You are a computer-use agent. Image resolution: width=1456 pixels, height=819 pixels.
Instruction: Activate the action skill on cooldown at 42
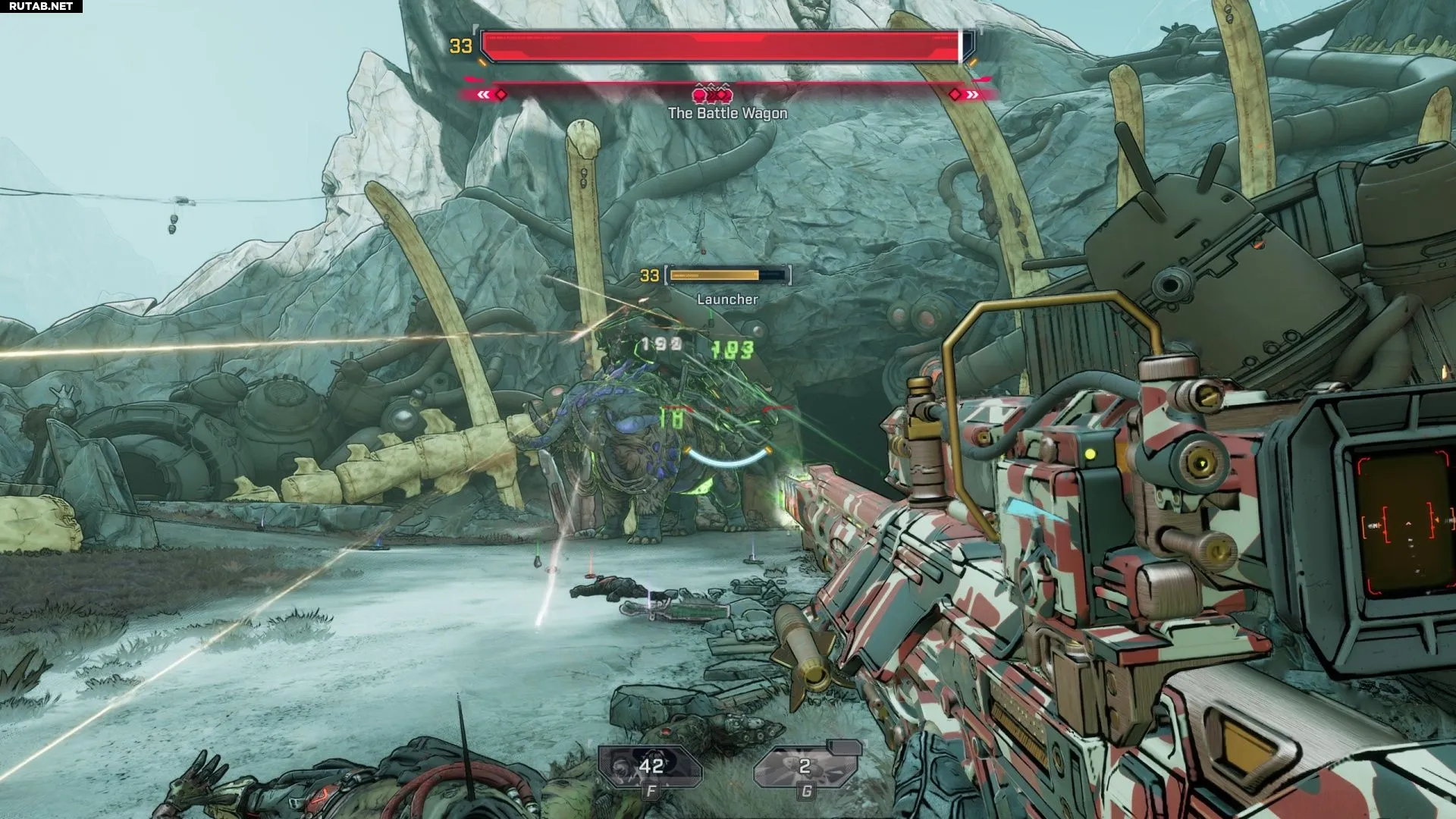click(x=650, y=767)
